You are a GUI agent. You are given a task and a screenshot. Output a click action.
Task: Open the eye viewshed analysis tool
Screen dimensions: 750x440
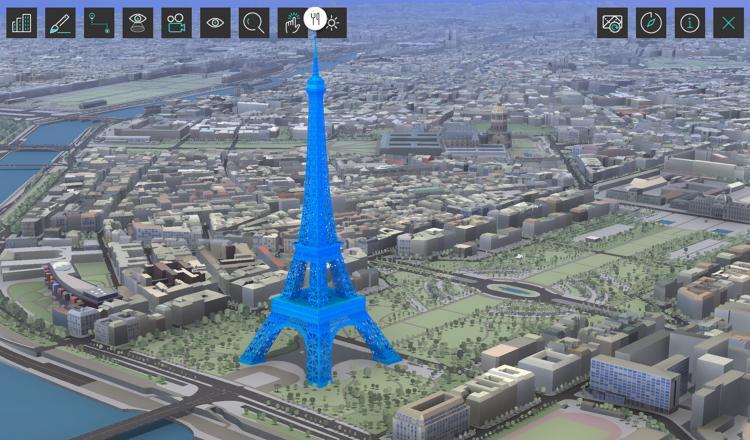pos(138,23)
